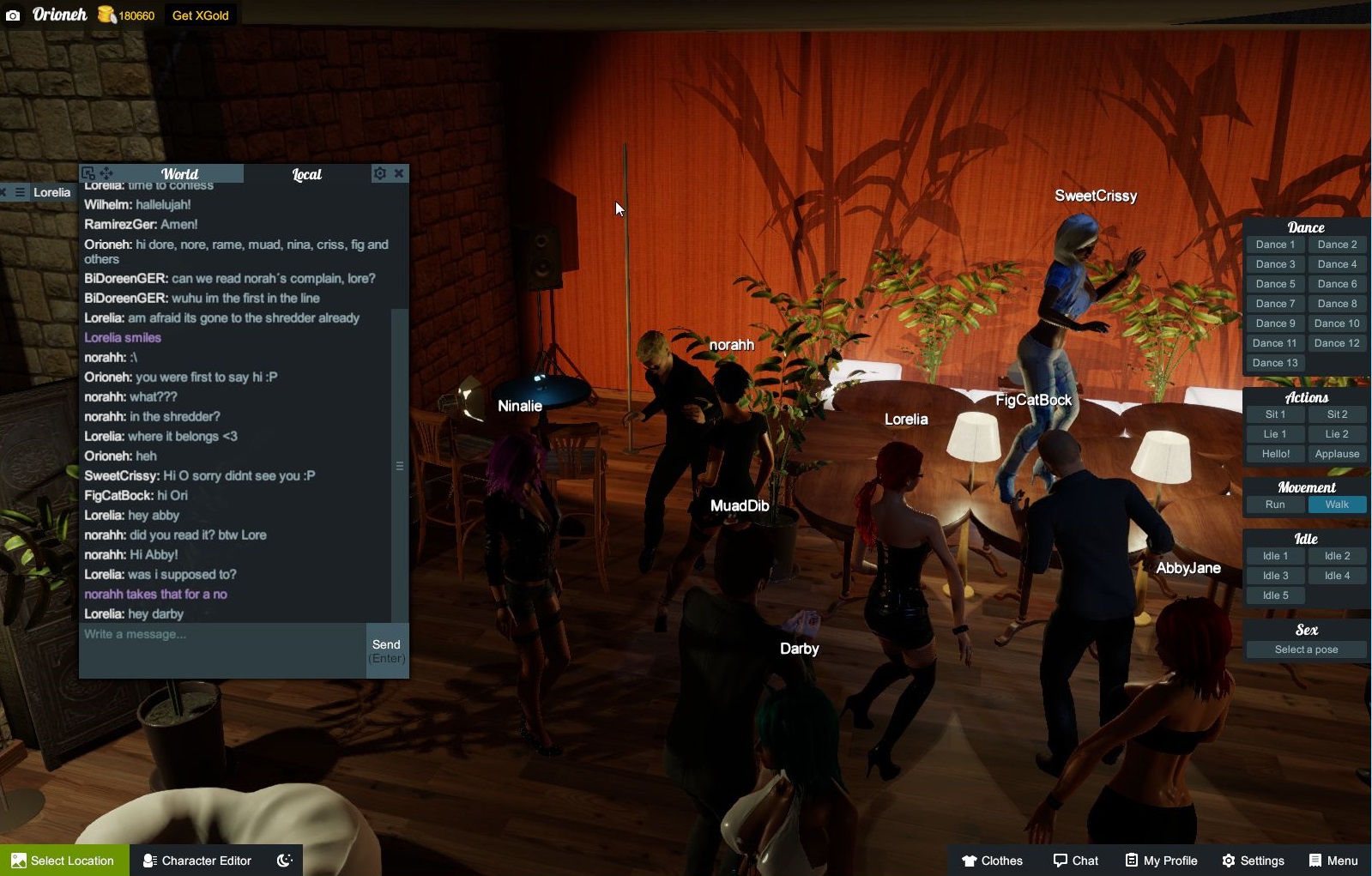
Task: Open chat options with the gear icon
Action: tap(380, 172)
